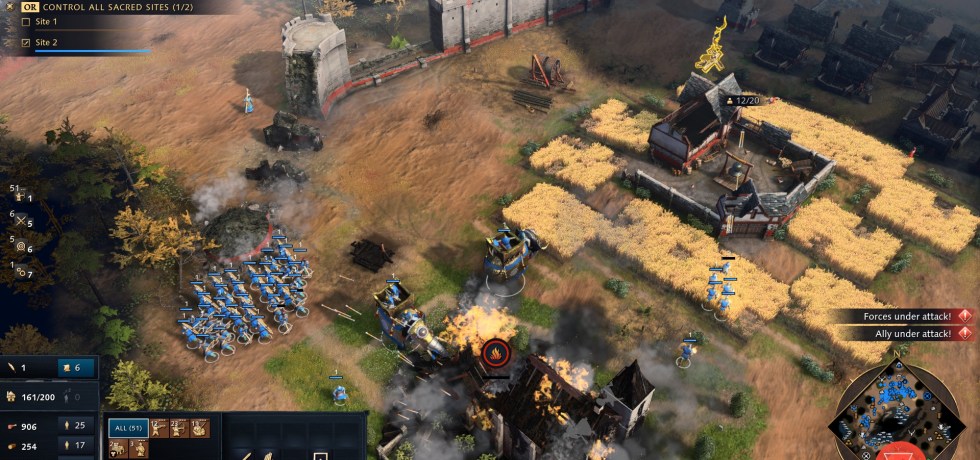Select control group 5 crossed swords icon
980x460 pixels.
pos(21,222)
